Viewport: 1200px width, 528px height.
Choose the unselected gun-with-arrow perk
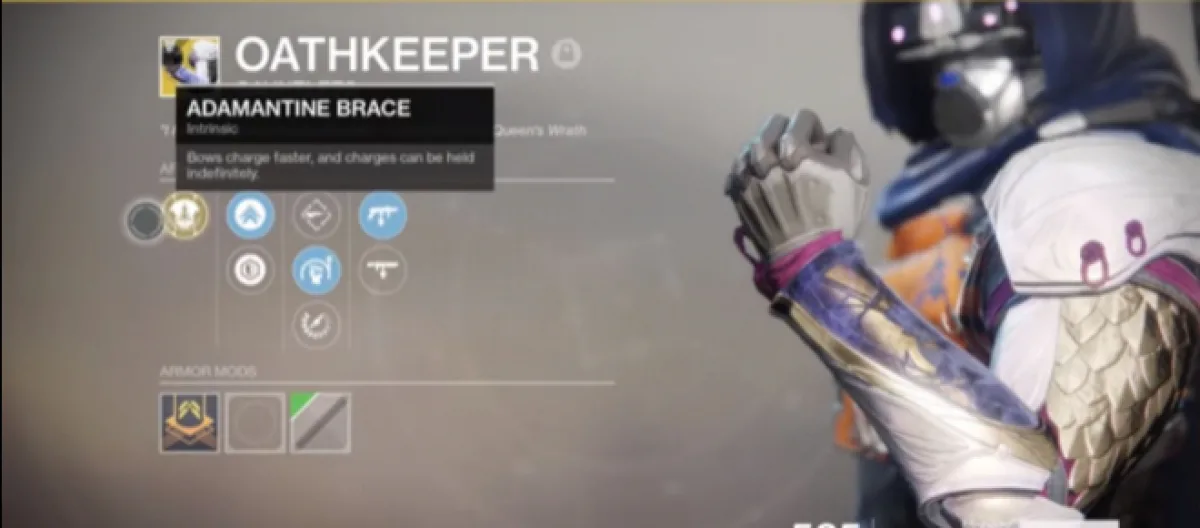pos(383,270)
